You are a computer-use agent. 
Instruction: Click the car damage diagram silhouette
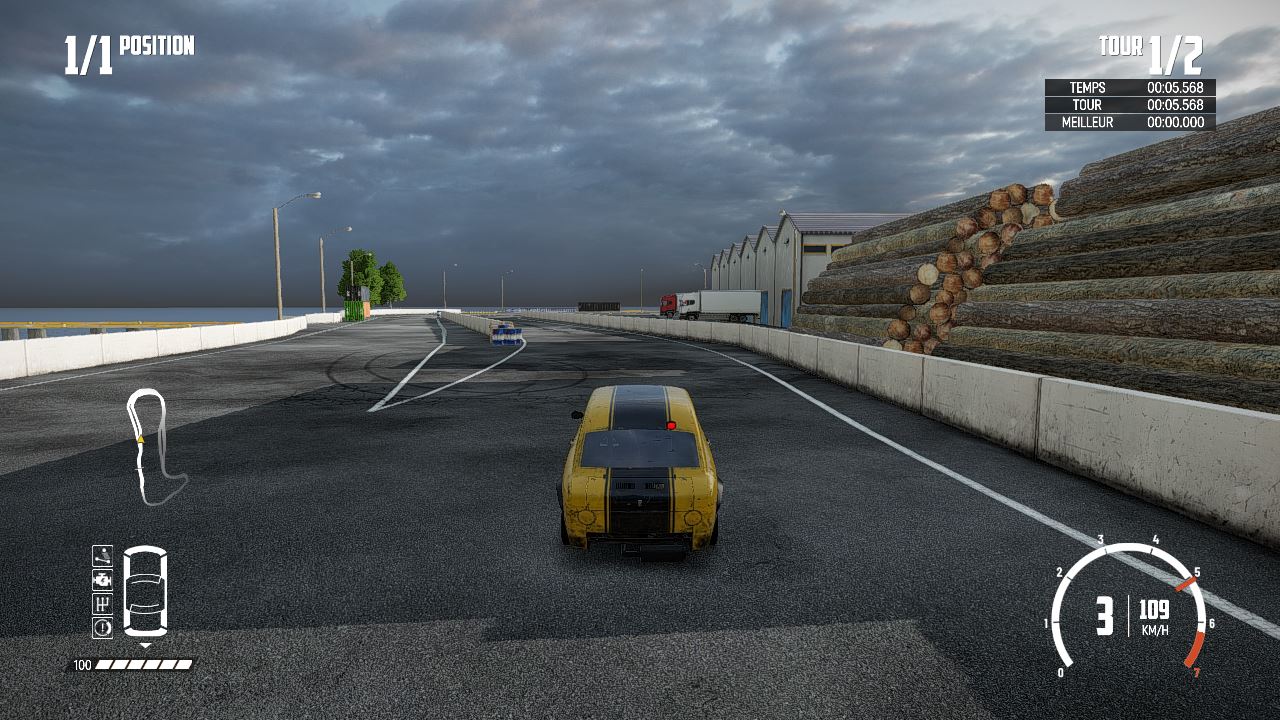pos(145,590)
